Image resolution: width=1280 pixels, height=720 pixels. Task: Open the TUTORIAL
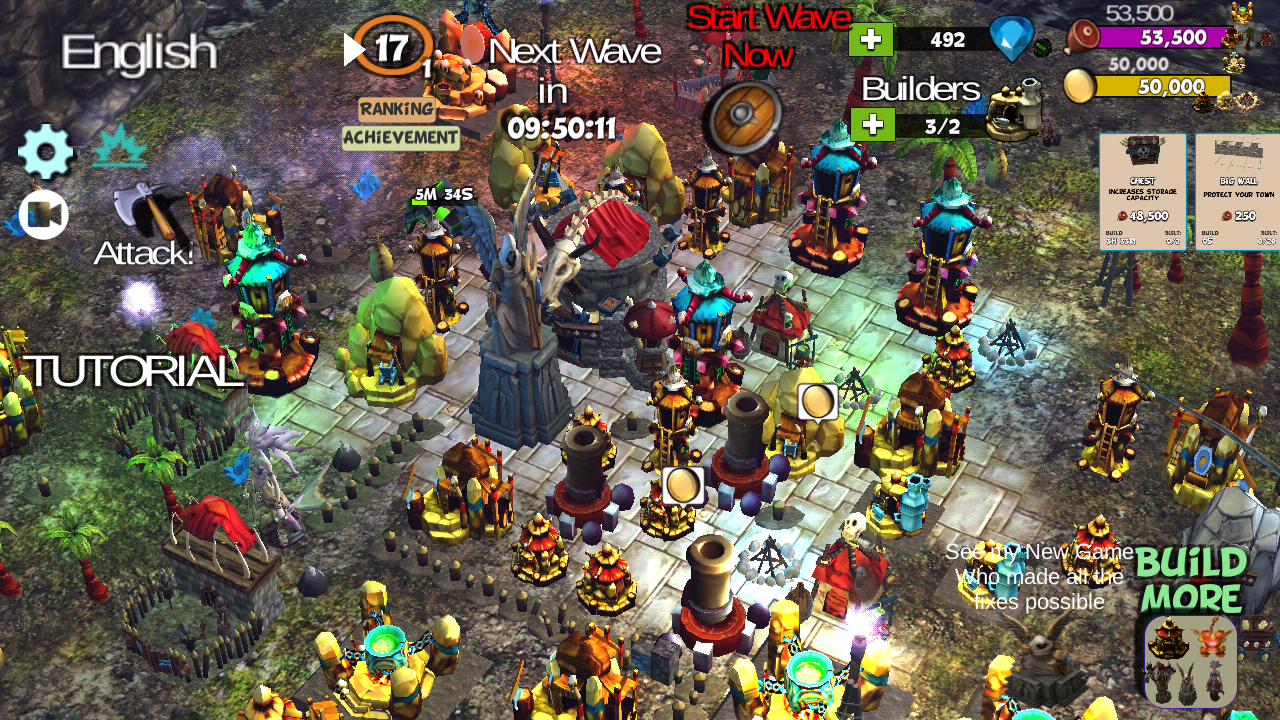pyautogui.click(x=133, y=371)
